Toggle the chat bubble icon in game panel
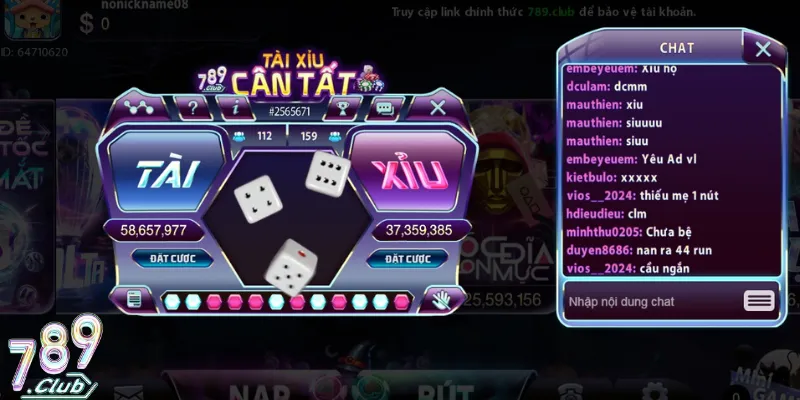 pos(383,105)
